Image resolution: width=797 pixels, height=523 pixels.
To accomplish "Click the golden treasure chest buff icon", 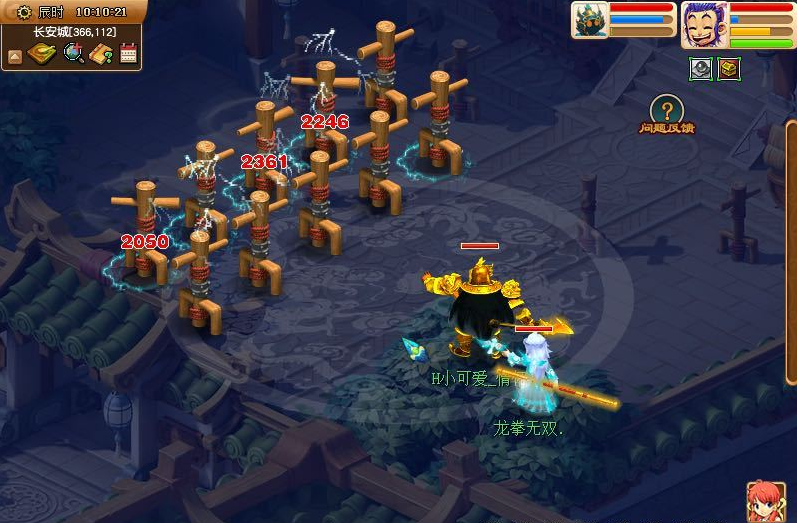I will click(x=728, y=68).
